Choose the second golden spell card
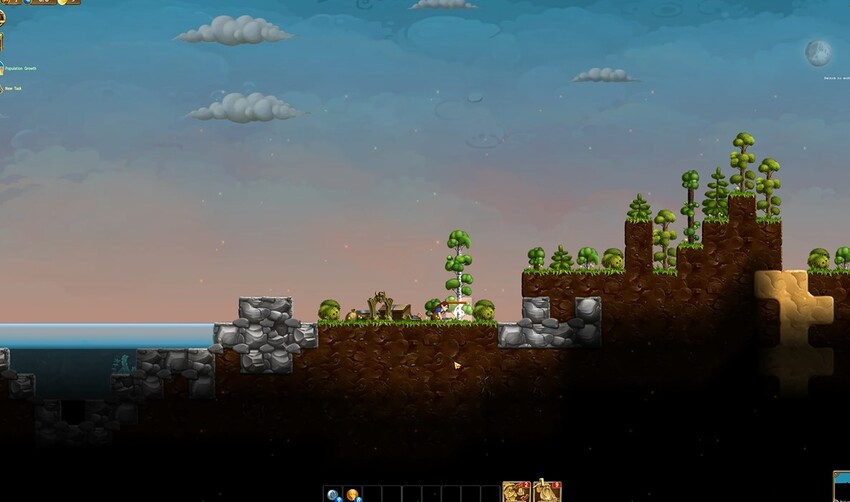Viewport: 850px width, 502px height. pos(547,492)
